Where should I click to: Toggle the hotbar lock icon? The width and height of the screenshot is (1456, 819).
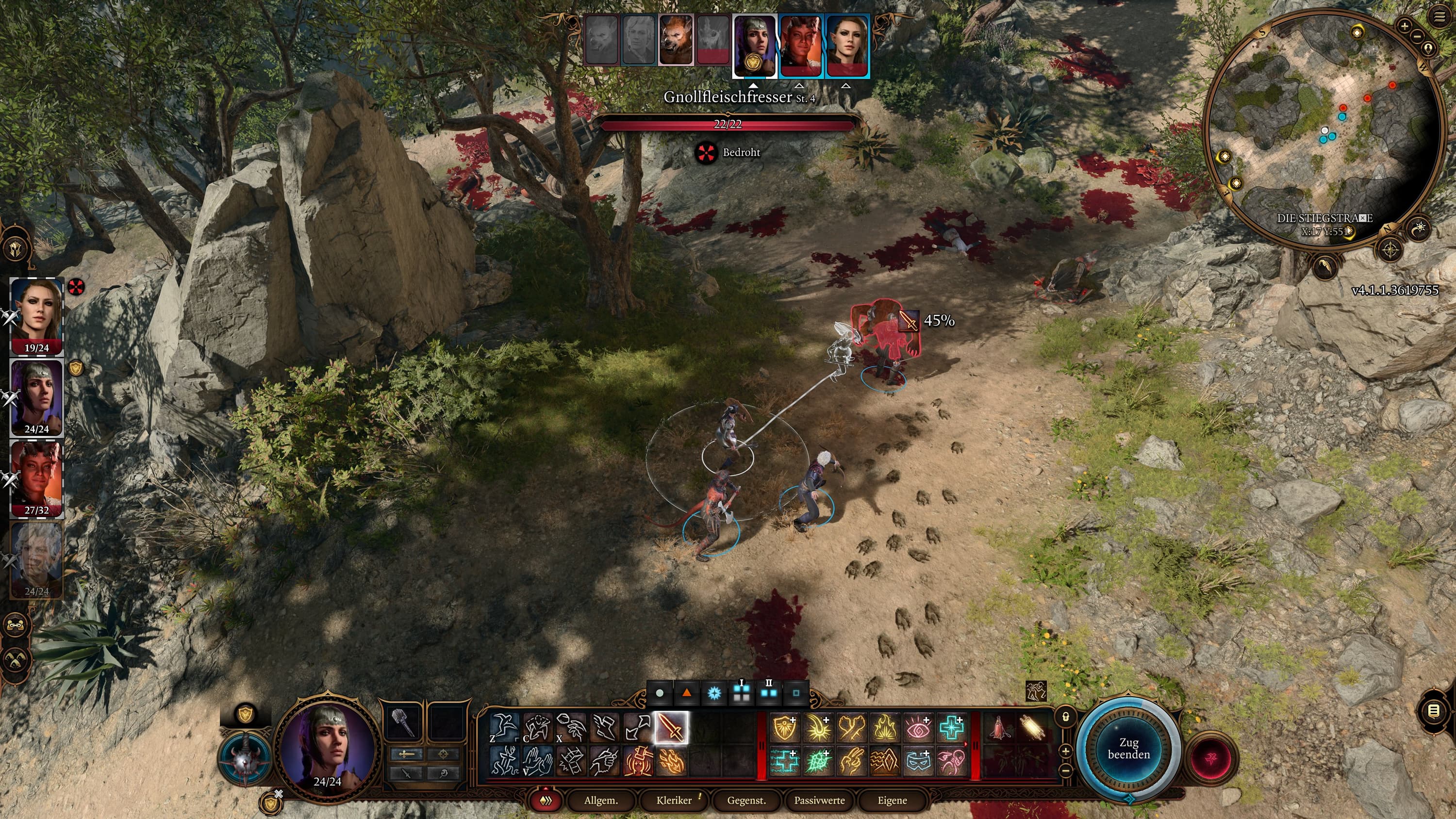click(1066, 717)
